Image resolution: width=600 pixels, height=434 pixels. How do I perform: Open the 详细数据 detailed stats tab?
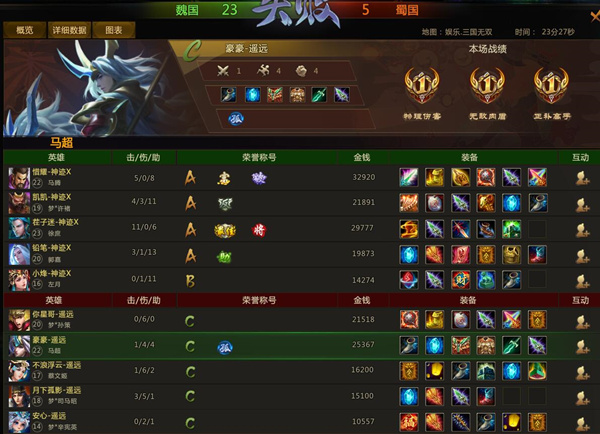[69, 31]
